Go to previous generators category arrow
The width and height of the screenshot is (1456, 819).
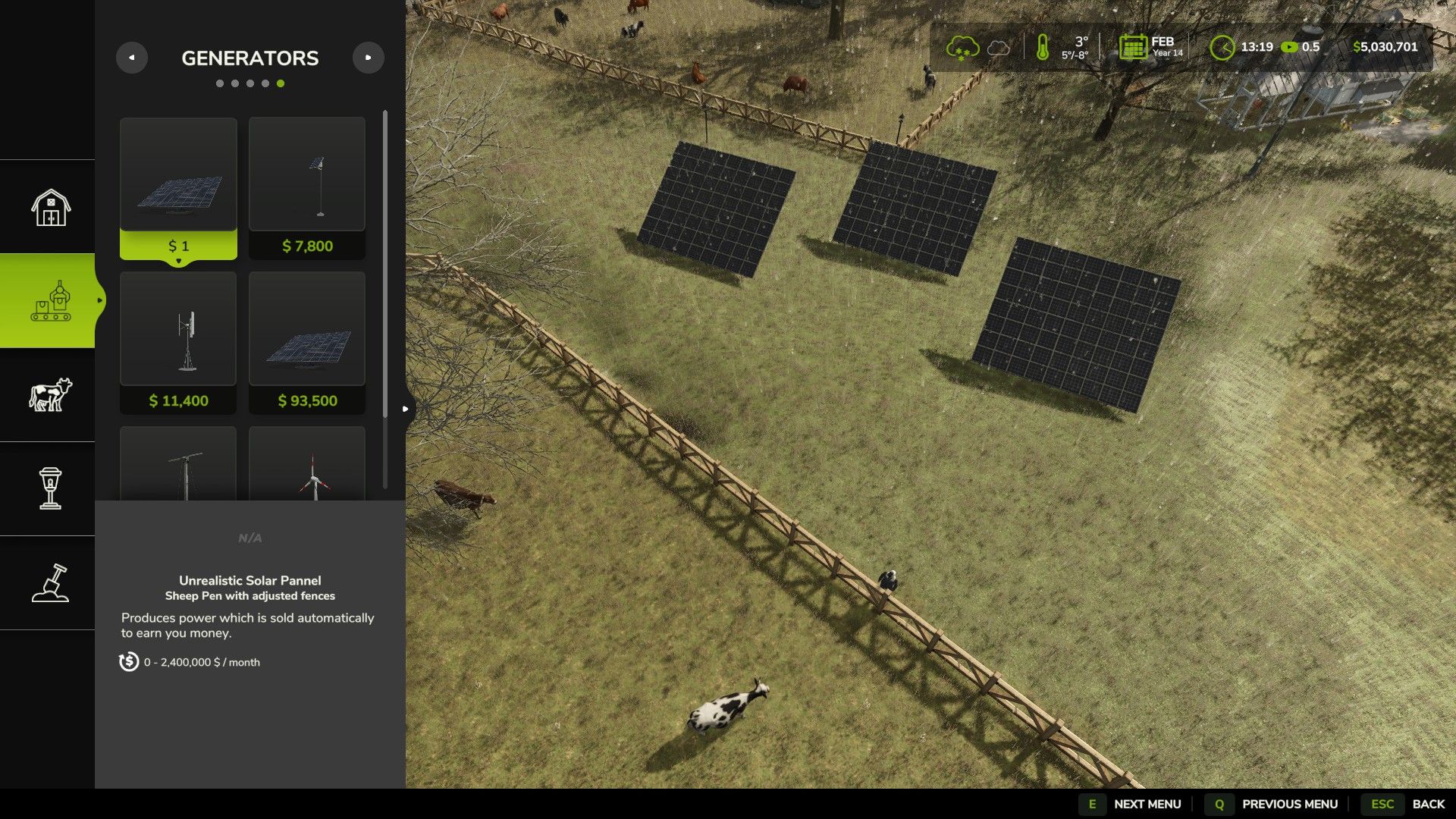click(x=132, y=58)
